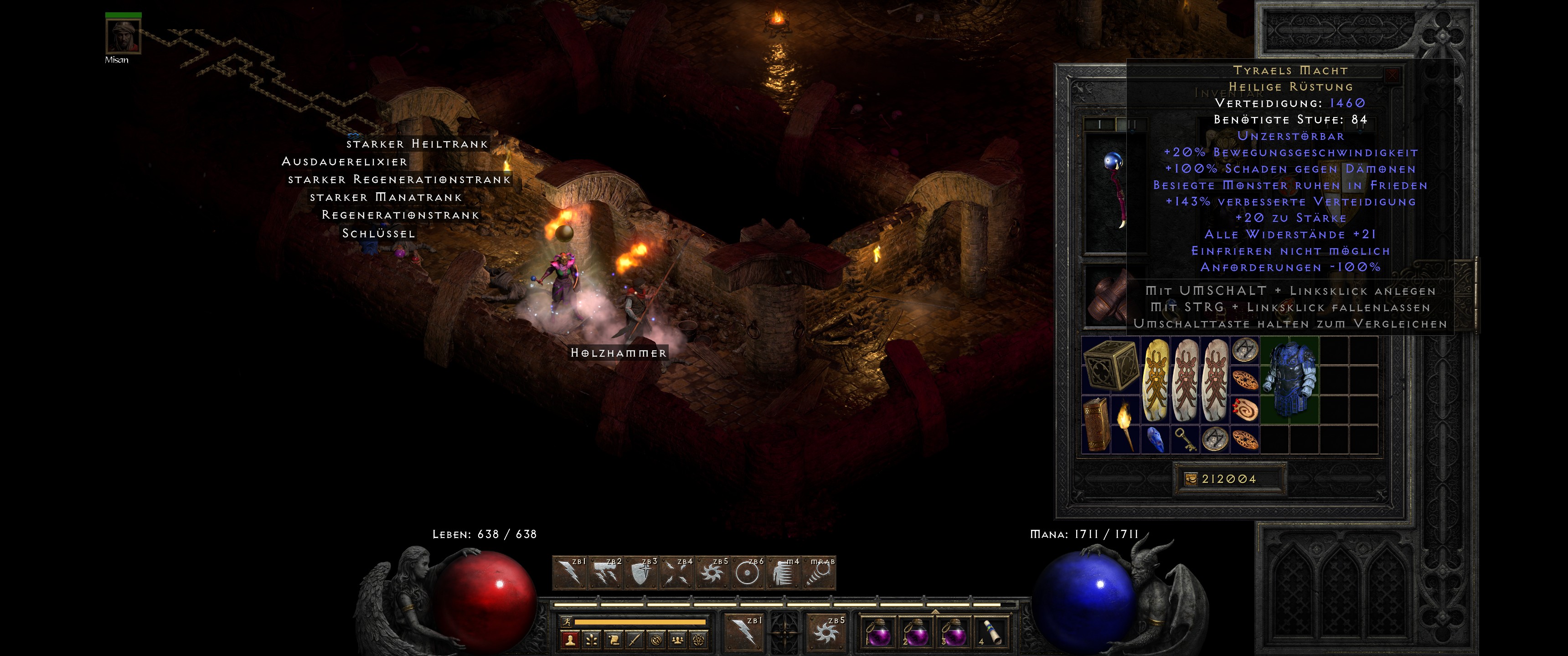Screen dimensions: 1568x656
Task: Toggle the run/walk running man button
Action: 567,622
